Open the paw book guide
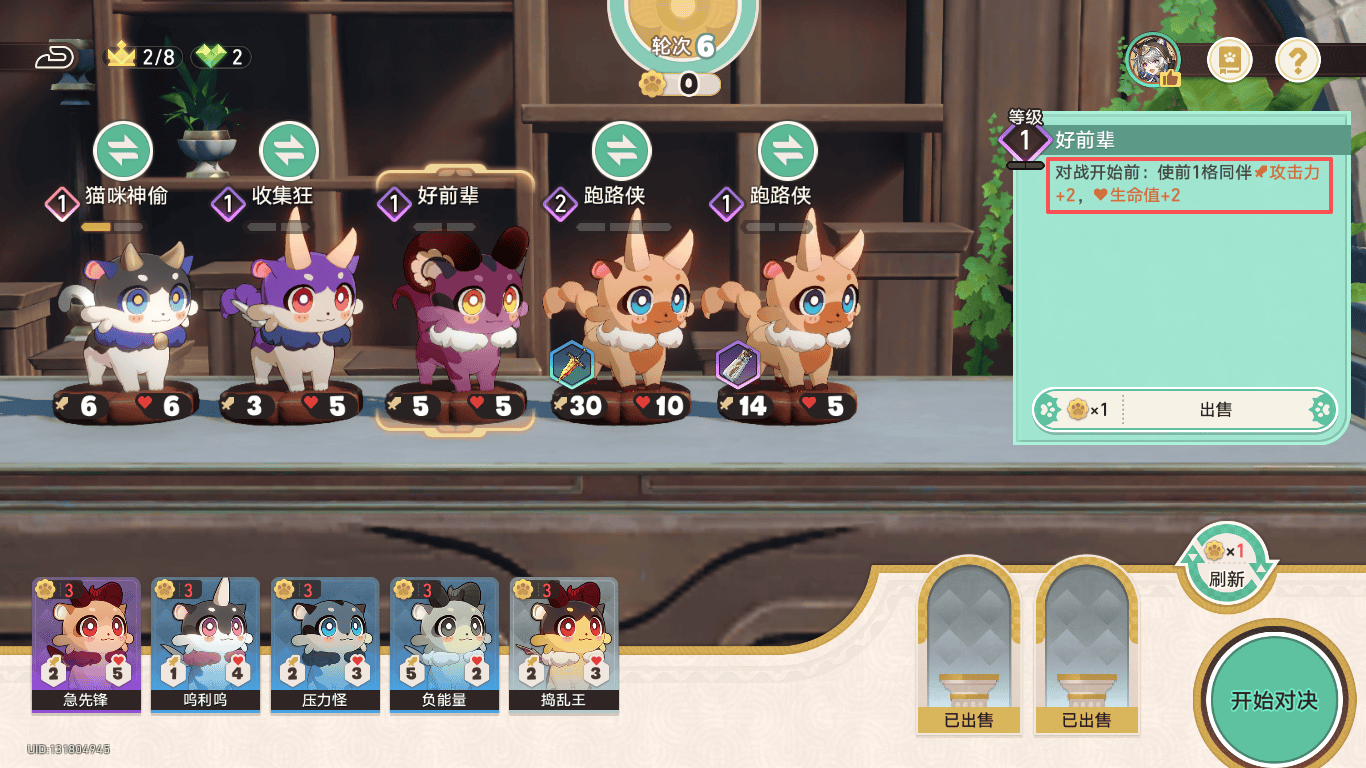 pos(1230,60)
